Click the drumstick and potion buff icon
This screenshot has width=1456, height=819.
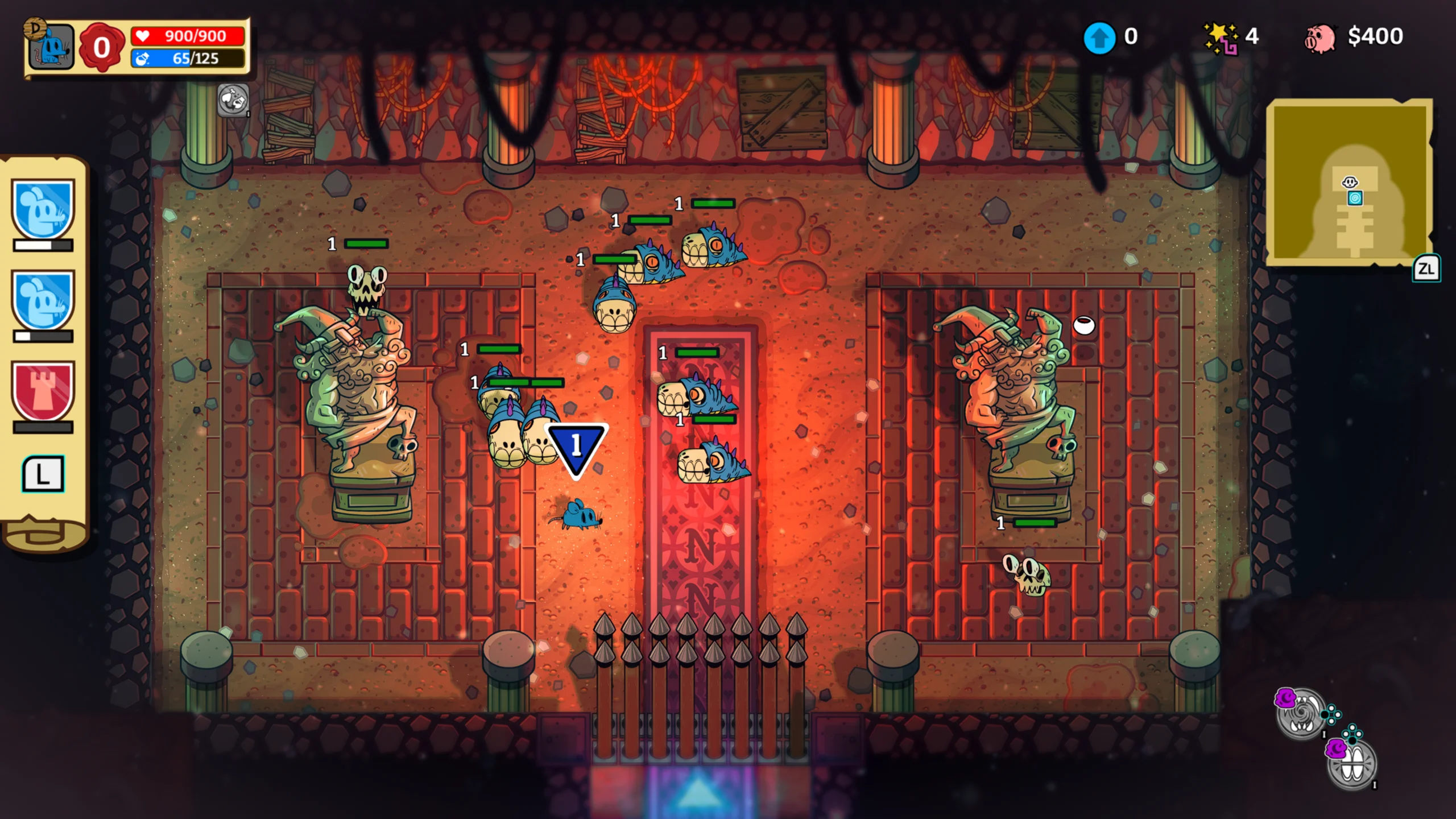click(x=233, y=100)
